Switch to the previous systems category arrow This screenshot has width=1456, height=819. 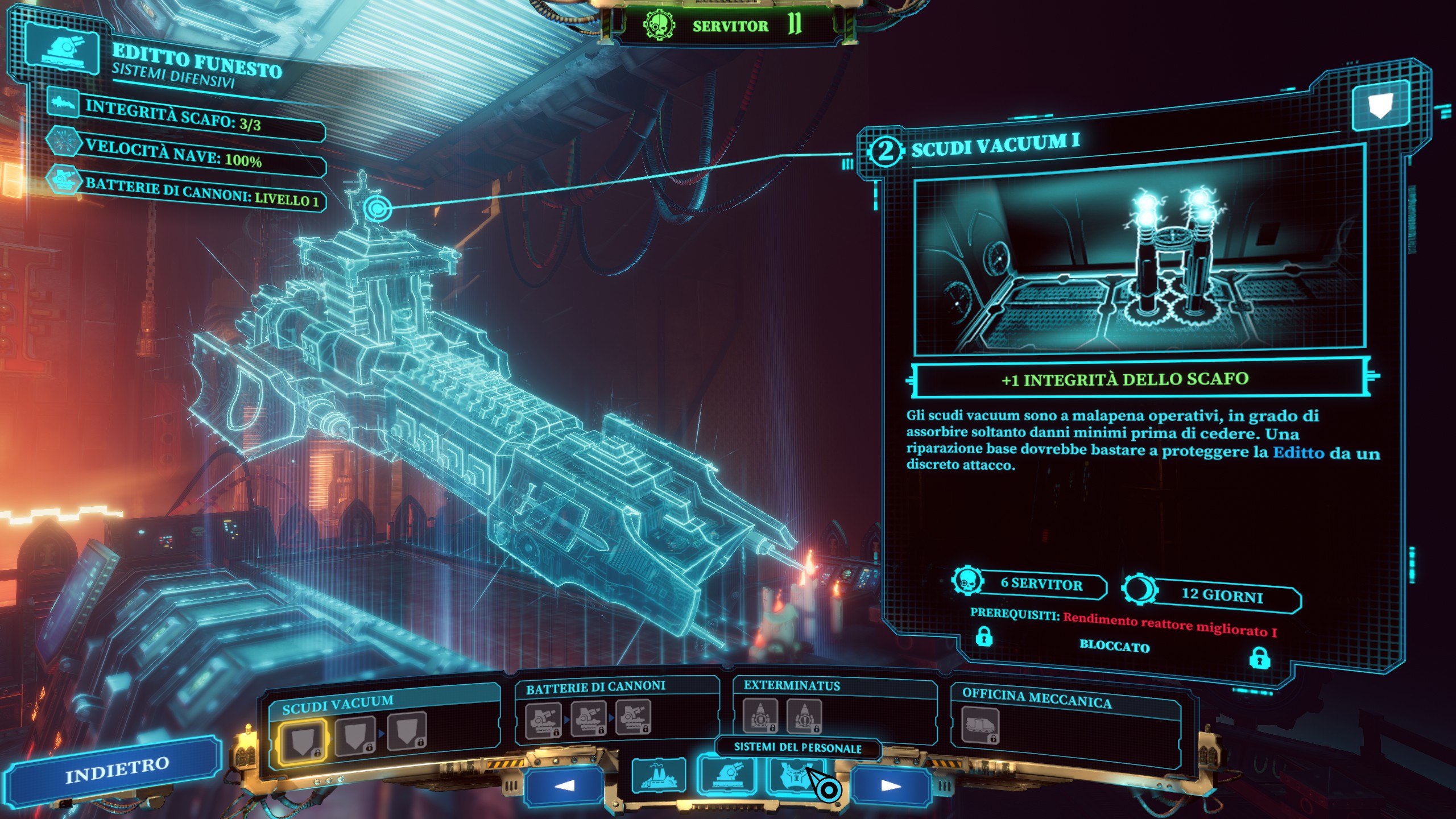564,786
